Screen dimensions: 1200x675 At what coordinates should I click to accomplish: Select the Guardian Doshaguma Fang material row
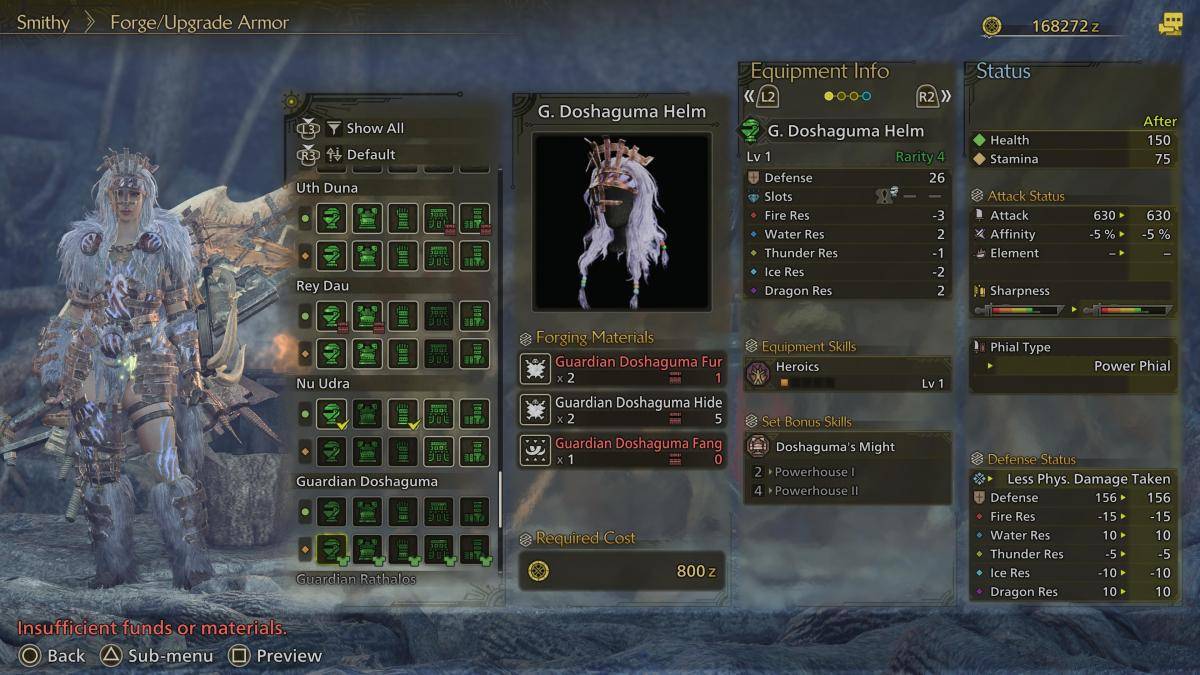tap(622, 451)
